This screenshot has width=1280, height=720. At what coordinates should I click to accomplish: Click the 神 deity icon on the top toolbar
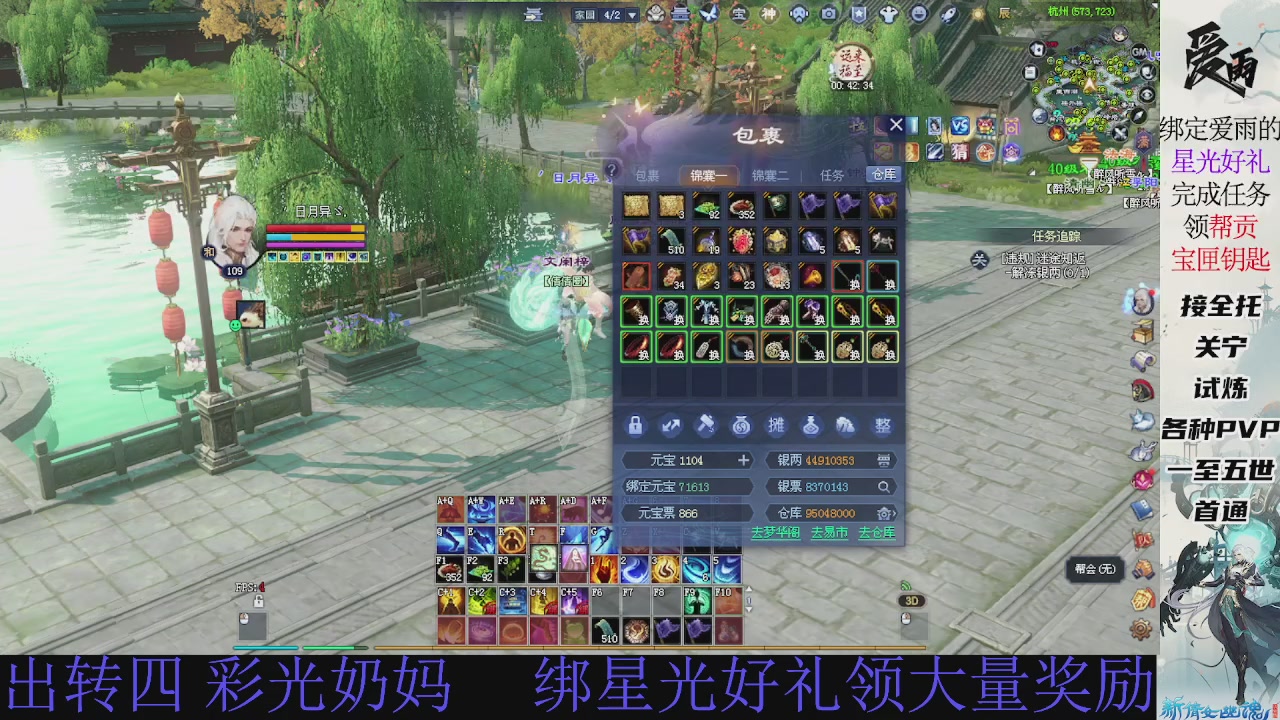(x=771, y=15)
